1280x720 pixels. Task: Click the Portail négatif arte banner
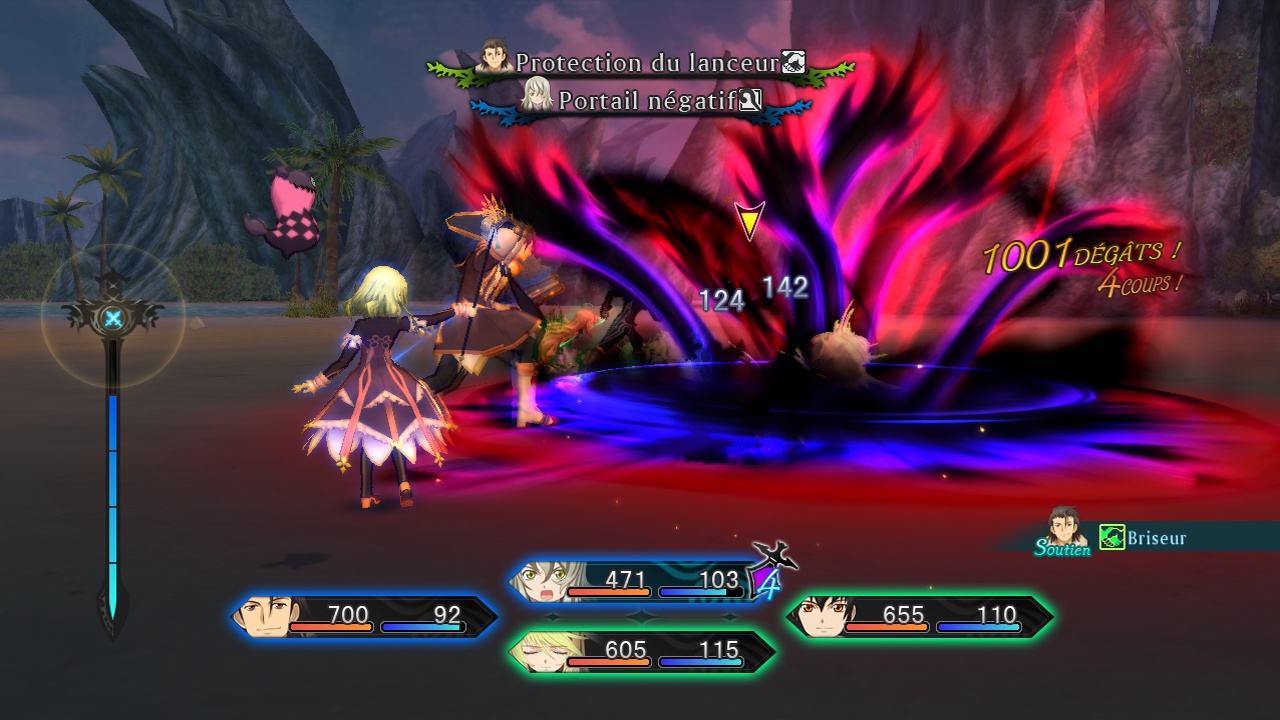pyautogui.click(x=641, y=100)
